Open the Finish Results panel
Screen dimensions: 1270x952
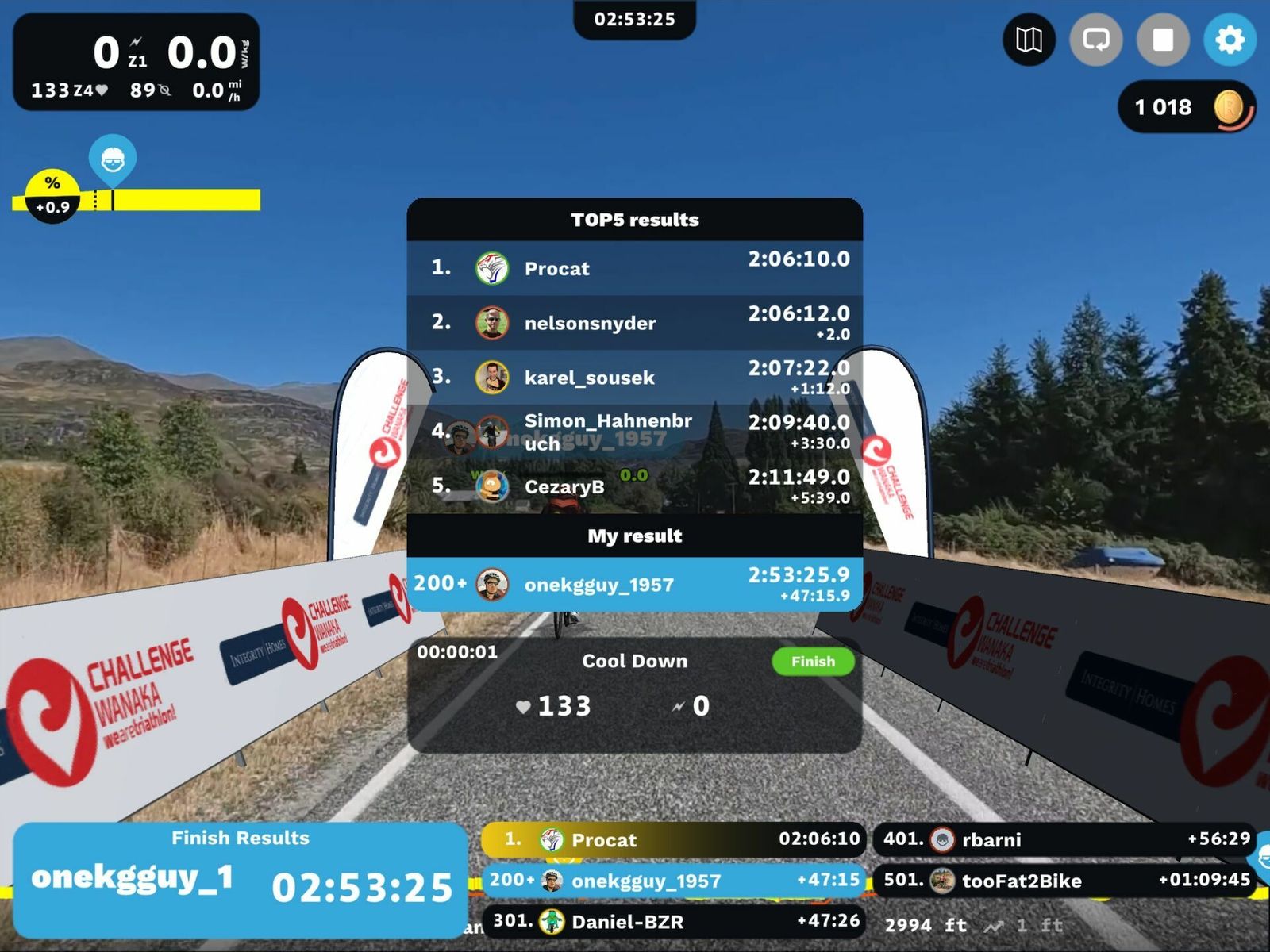click(240, 879)
